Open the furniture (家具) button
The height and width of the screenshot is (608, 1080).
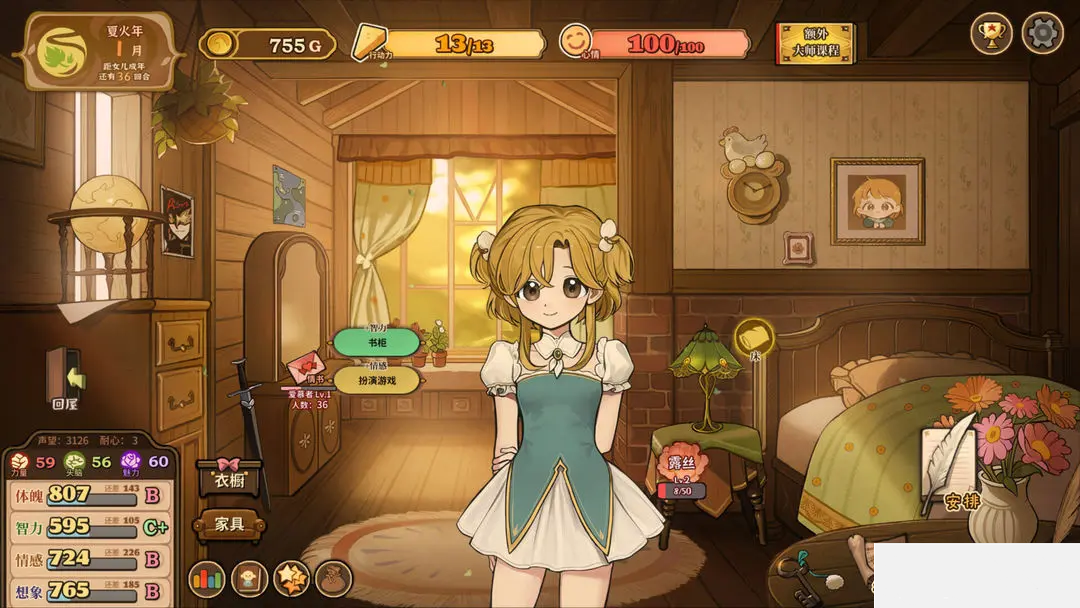coord(229,523)
